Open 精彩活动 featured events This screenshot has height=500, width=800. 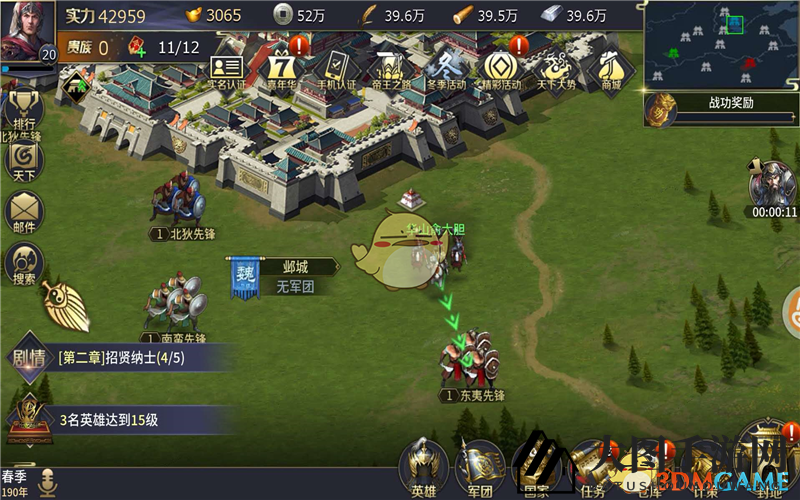click(499, 68)
